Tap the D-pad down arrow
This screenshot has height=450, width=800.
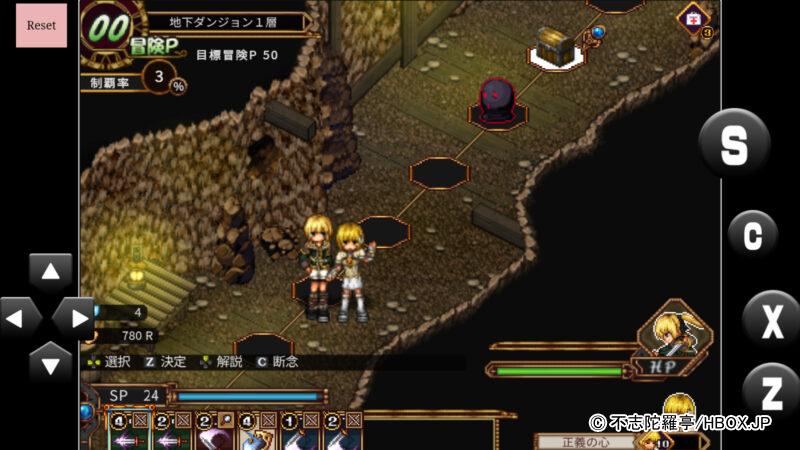(50, 361)
